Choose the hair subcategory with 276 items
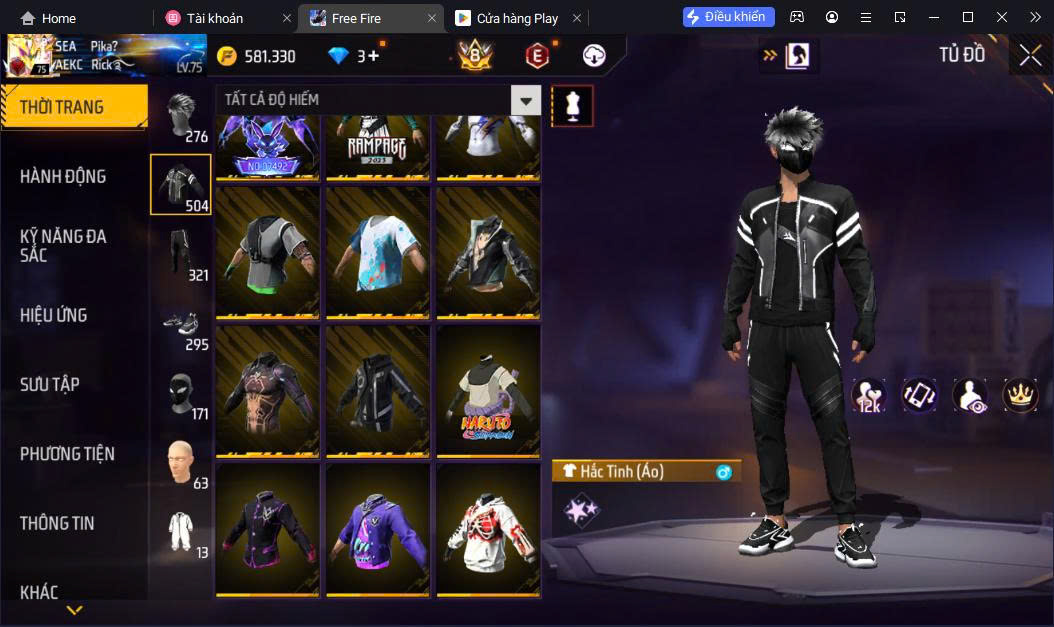 coord(181,118)
